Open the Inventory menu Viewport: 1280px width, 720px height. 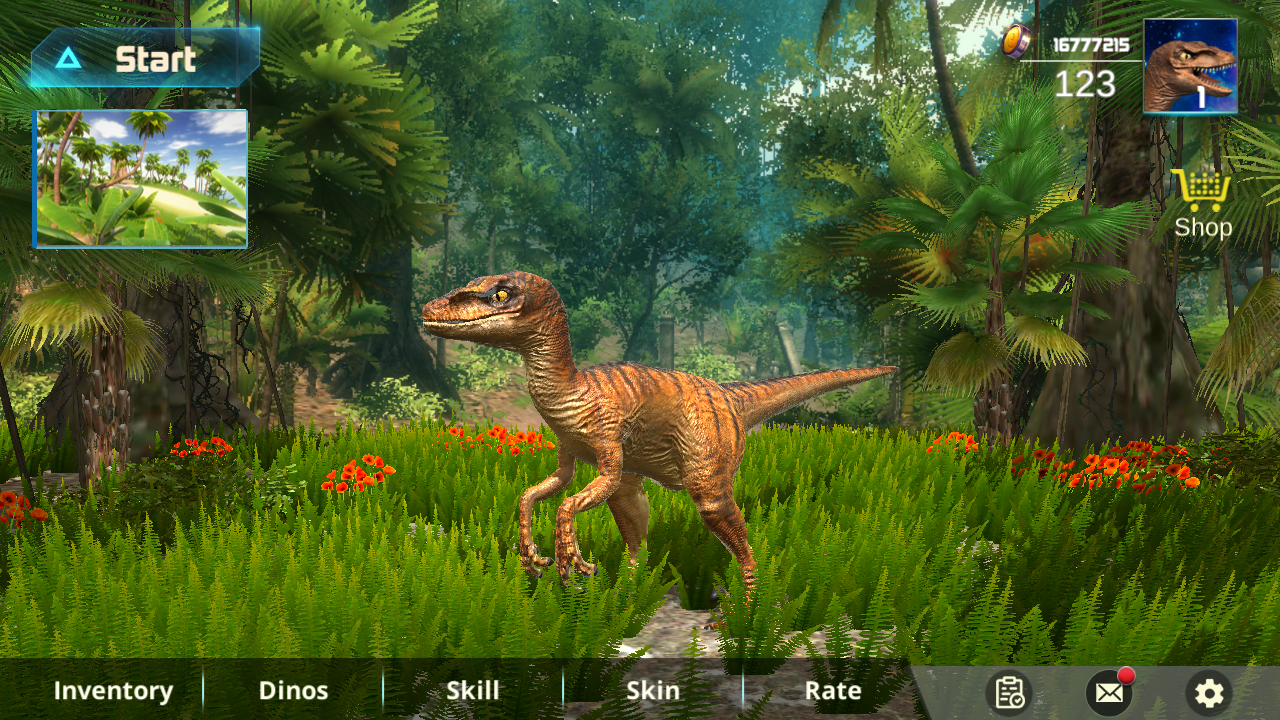tap(113, 691)
